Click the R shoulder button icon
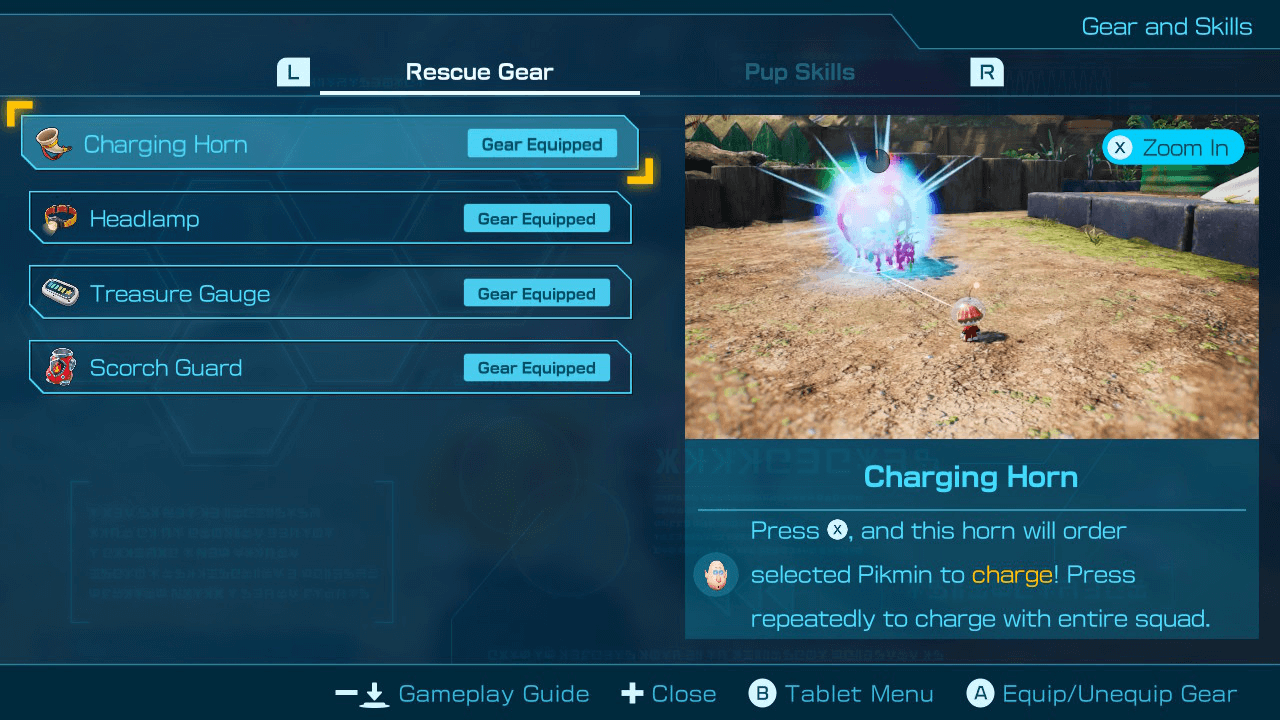This screenshot has height=720, width=1280. point(986,71)
